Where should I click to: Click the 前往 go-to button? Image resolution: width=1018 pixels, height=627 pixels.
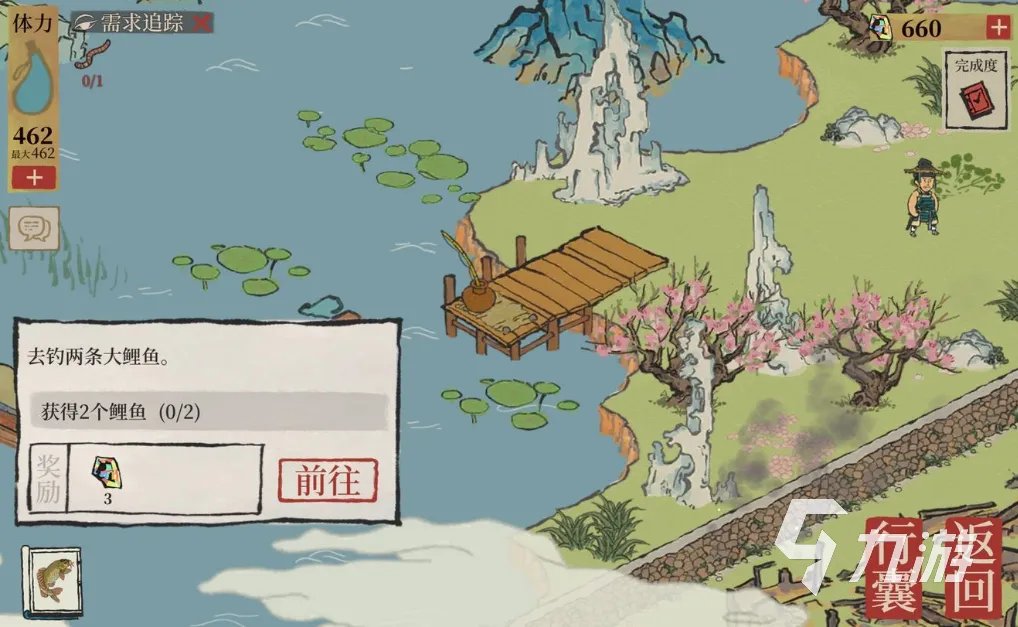coord(327,480)
